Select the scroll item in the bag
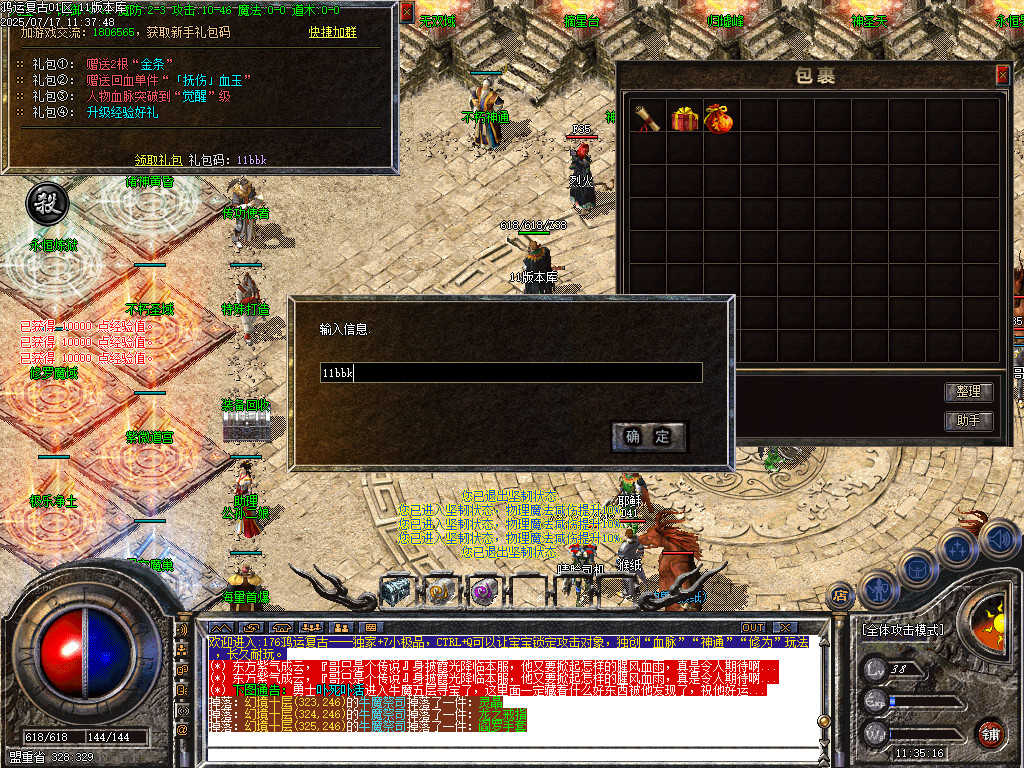 [x=647, y=118]
